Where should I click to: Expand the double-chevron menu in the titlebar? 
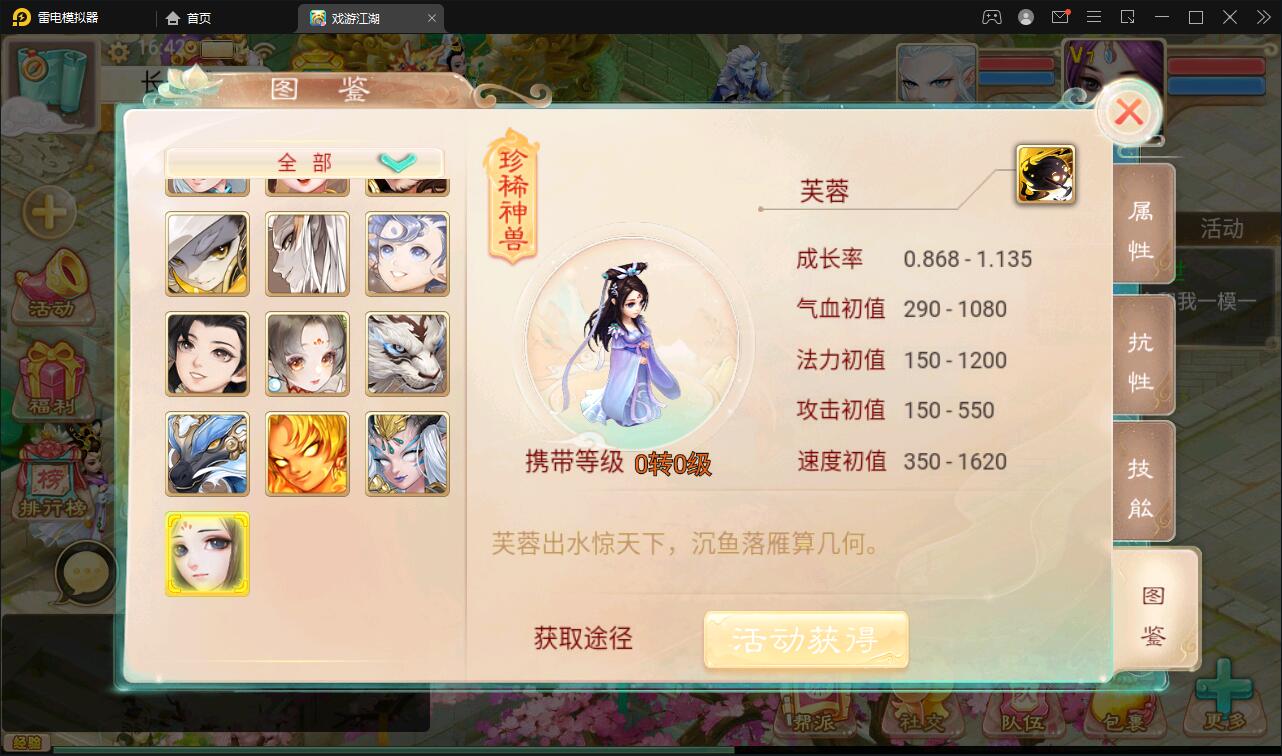tap(1262, 17)
